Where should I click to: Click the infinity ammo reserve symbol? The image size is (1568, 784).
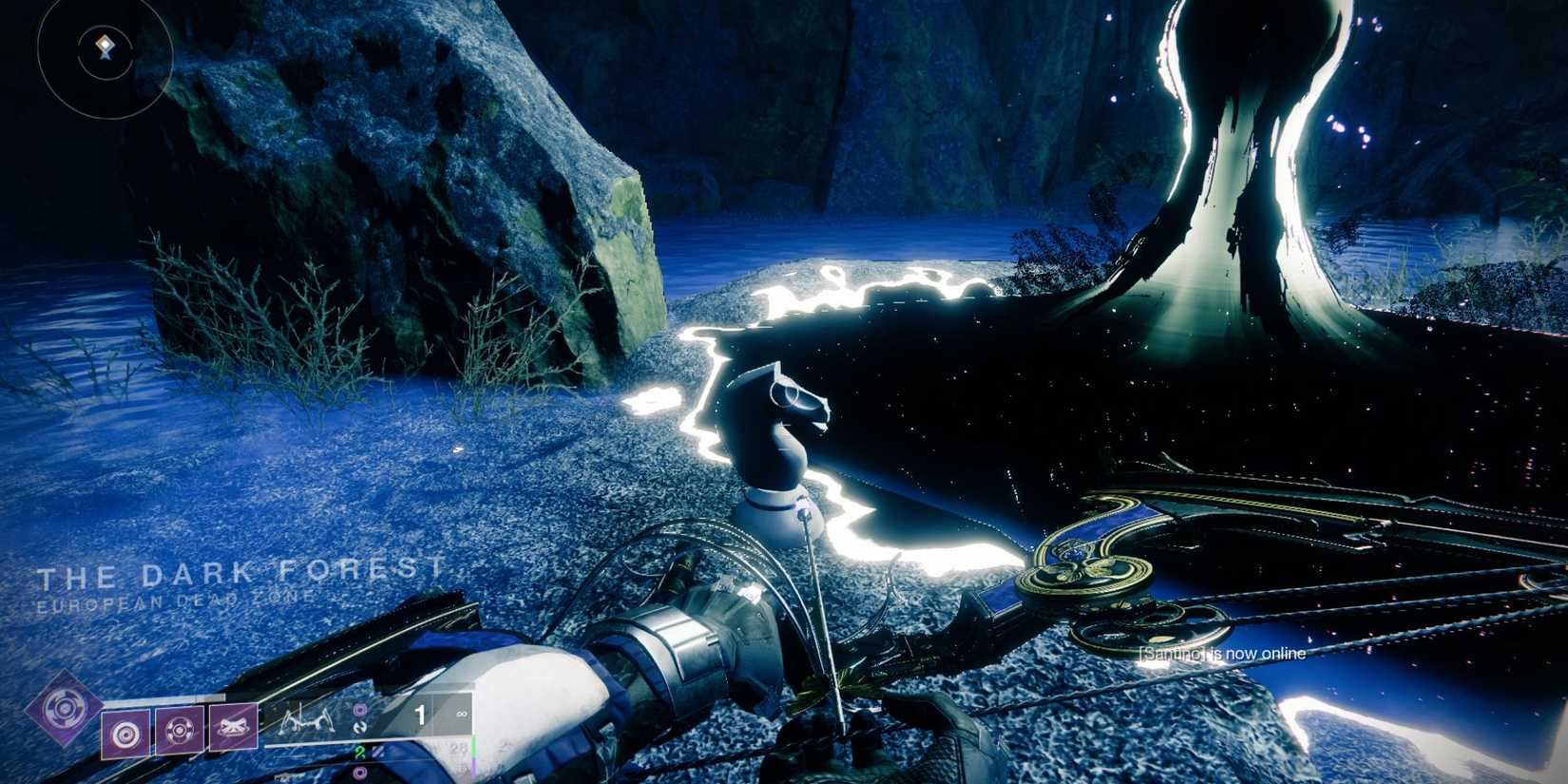pyautogui.click(x=461, y=715)
